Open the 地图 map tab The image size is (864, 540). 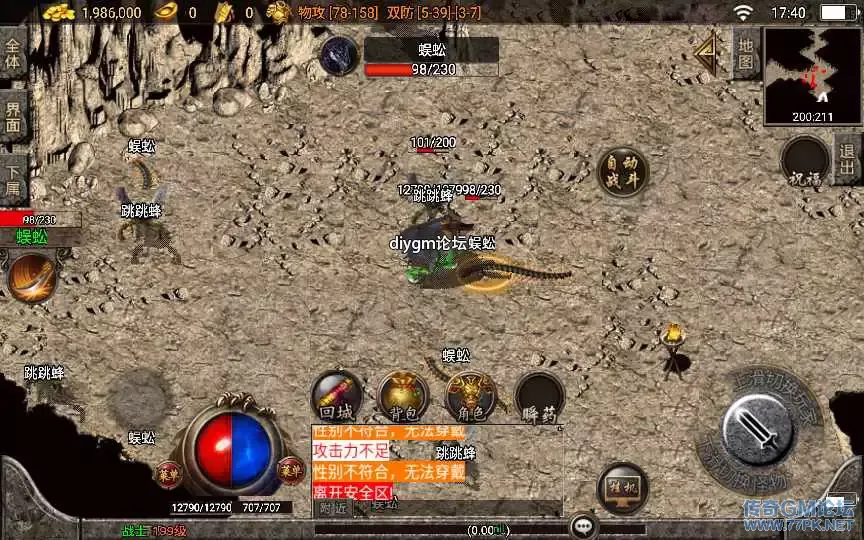[746, 53]
